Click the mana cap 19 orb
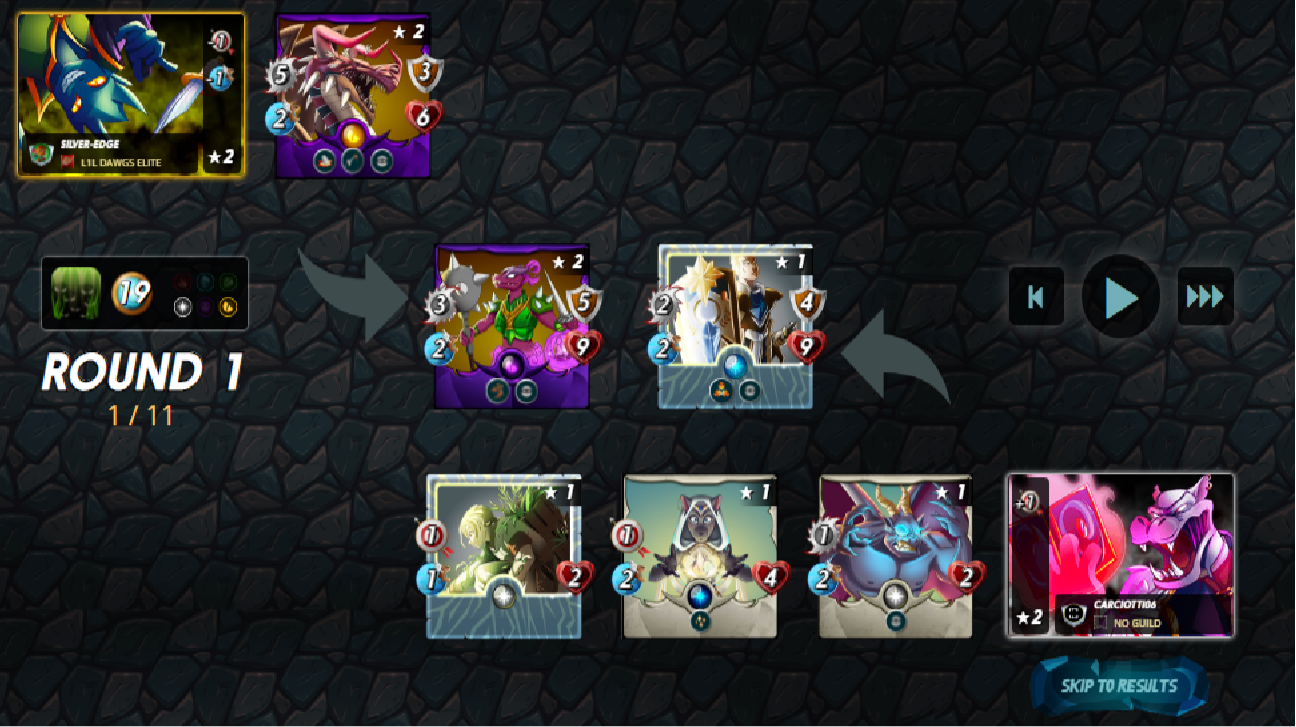This screenshot has width=1296, height=727. 132,290
